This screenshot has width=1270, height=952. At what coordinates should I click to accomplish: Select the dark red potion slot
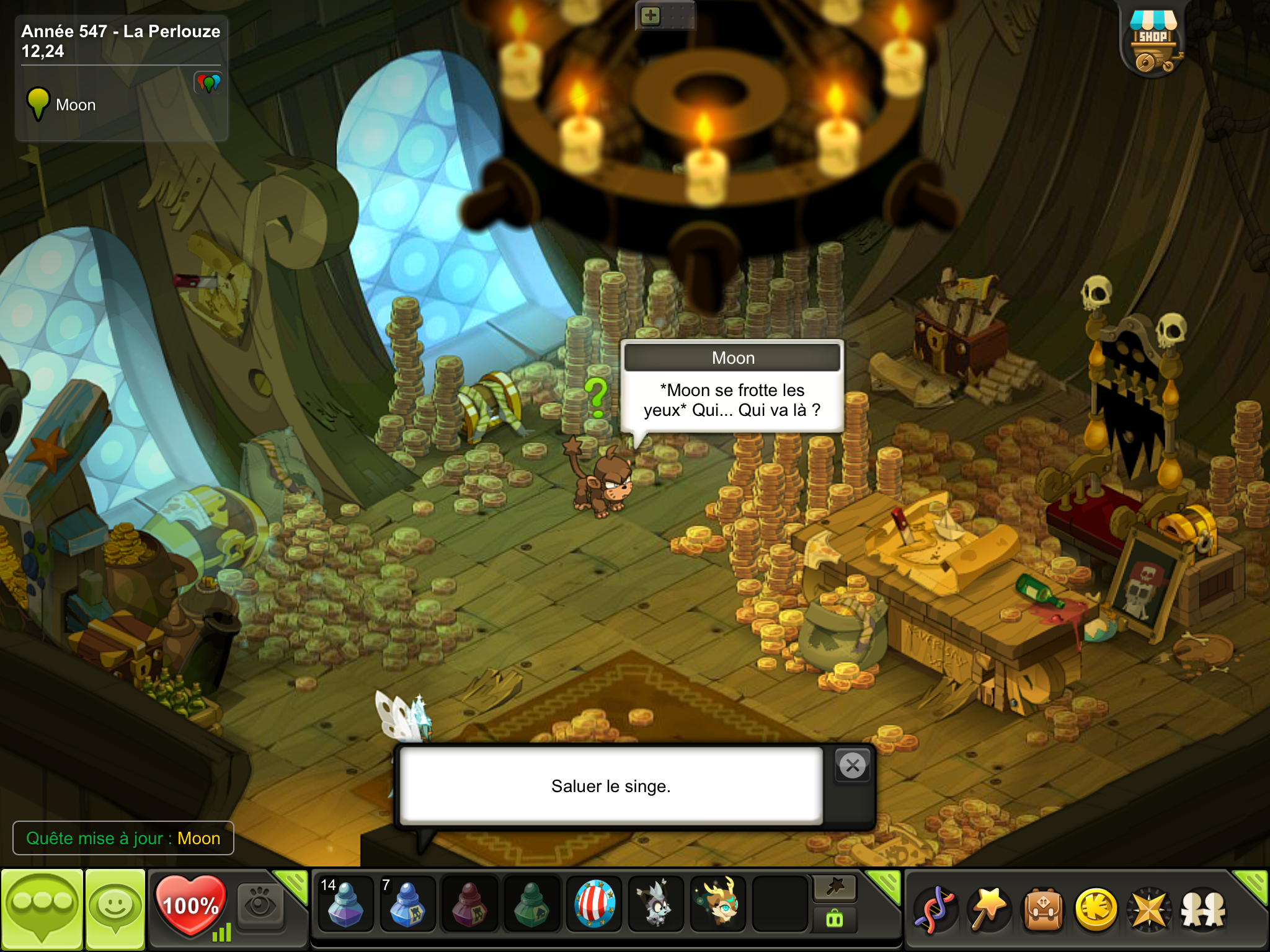coord(469,905)
